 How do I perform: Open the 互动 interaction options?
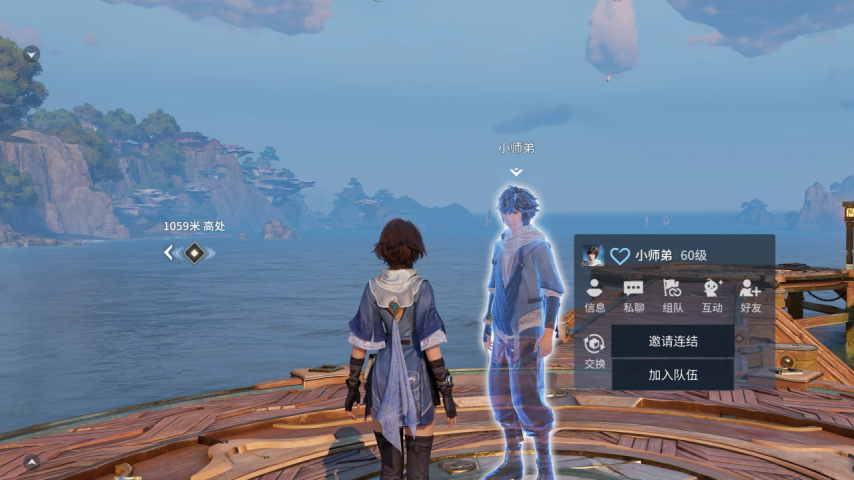[x=712, y=295]
